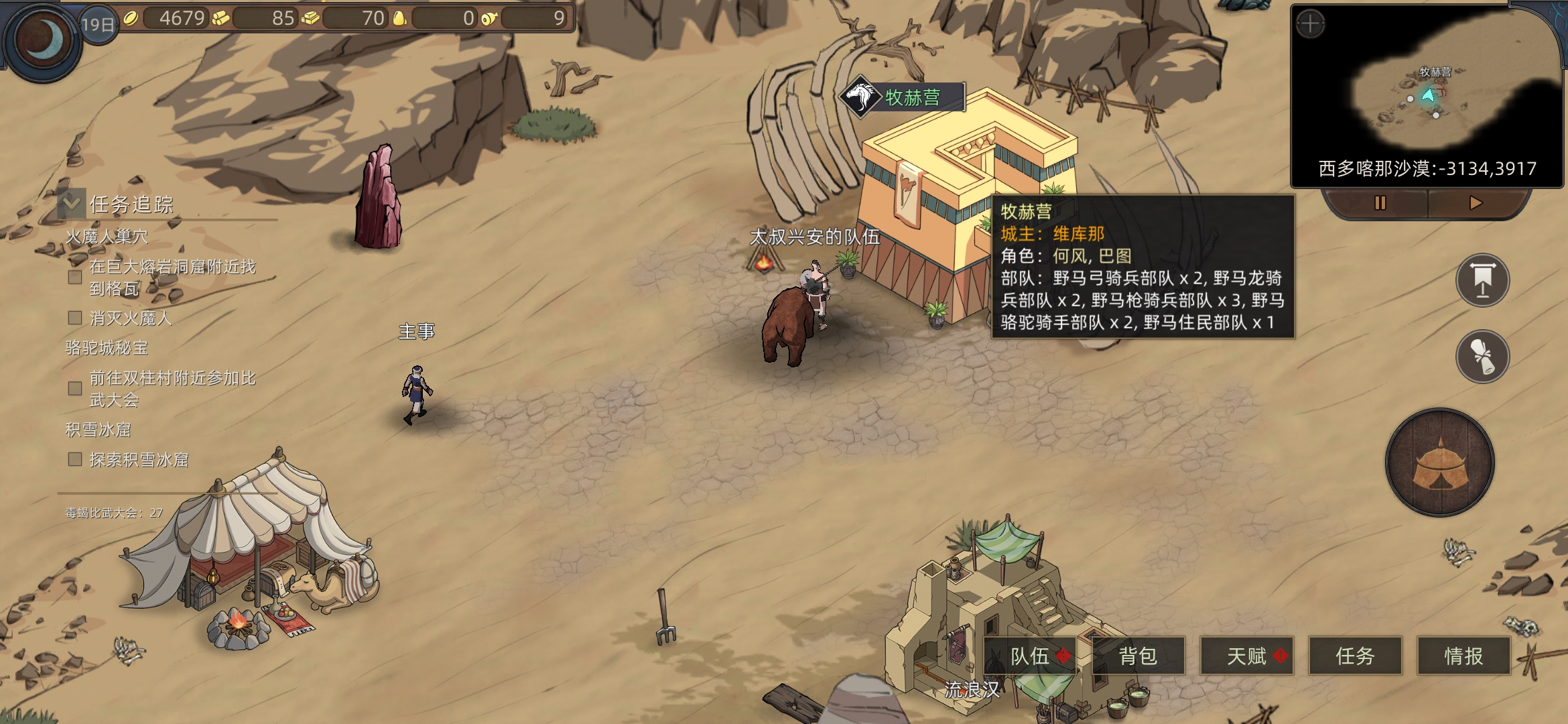This screenshot has width=1568, height=724.
Task: Expand the minimap with plus button
Action: point(1310,25)
